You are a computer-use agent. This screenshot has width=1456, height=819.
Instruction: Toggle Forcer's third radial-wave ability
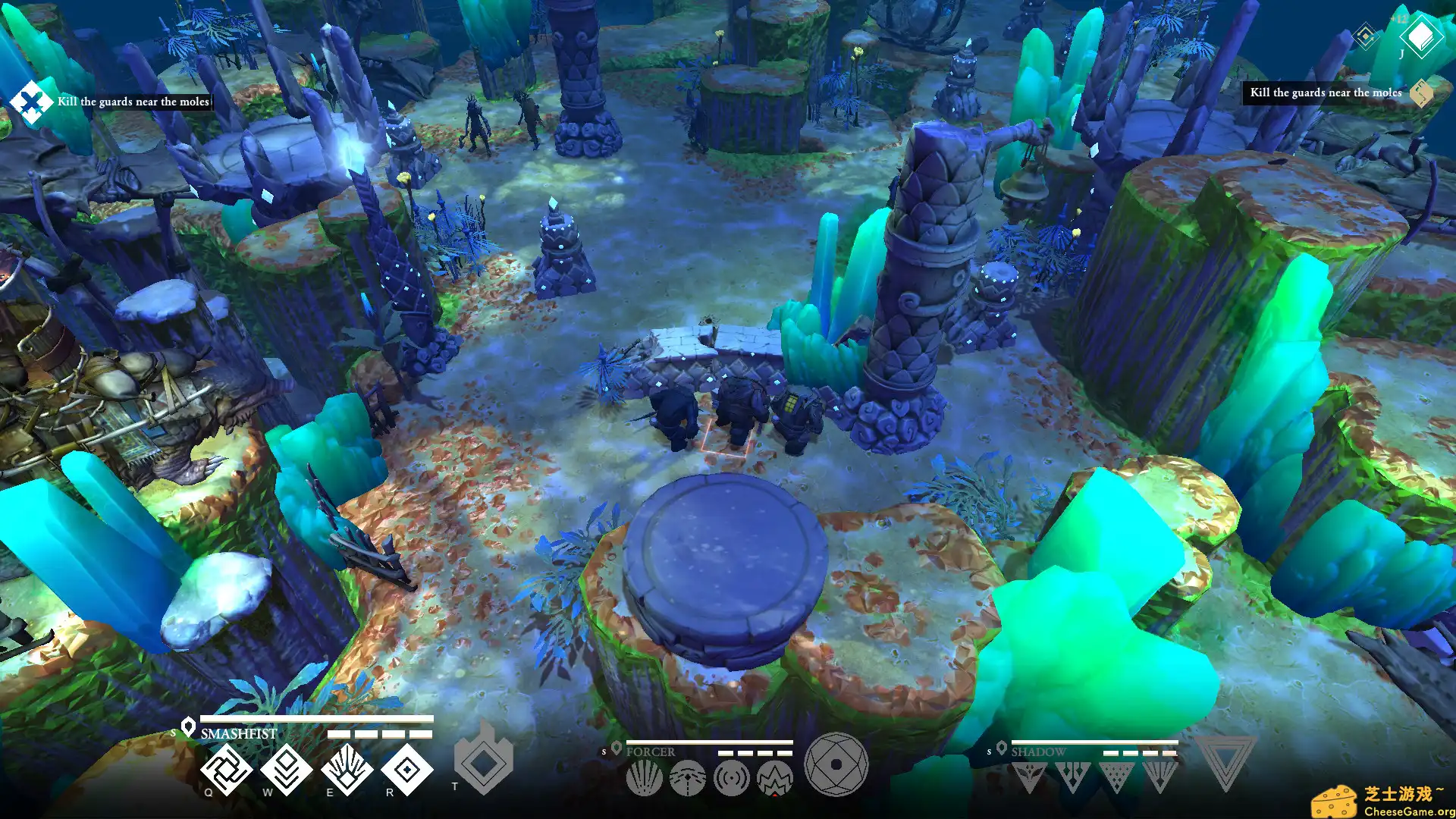pyautogui.click(x=730, y=777)
